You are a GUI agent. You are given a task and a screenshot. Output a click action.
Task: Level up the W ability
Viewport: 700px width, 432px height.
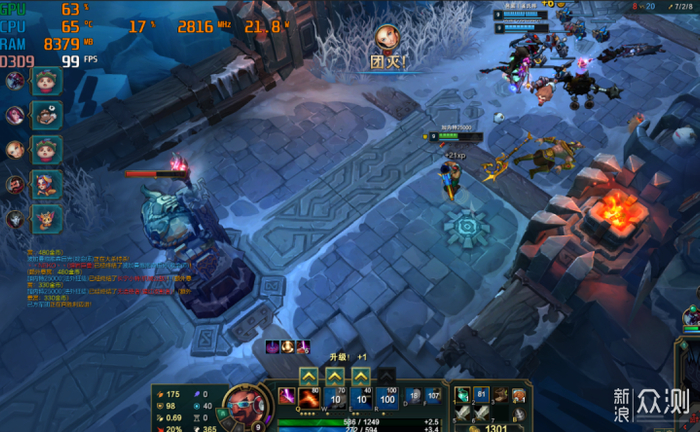(x=335, y=376)
